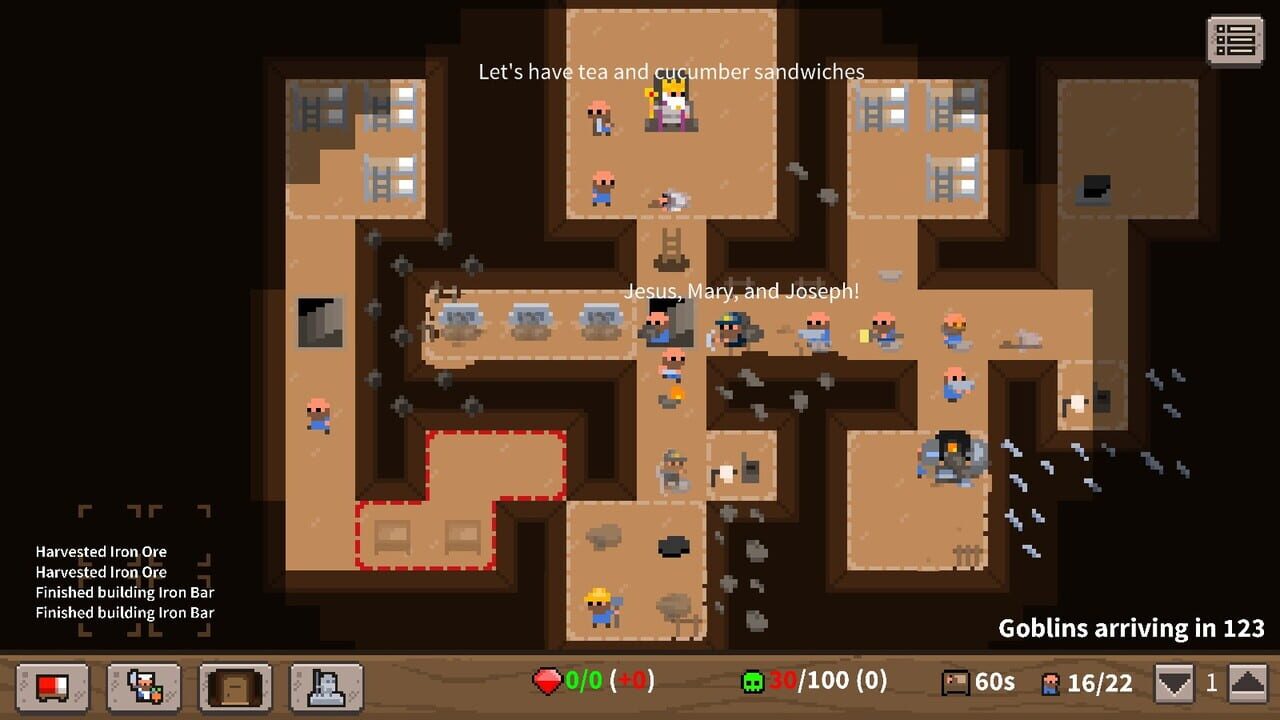This screenshot has width=1280, height=720.
Task: Click the down arrow to descend a layer
Action: (1172, 681)
